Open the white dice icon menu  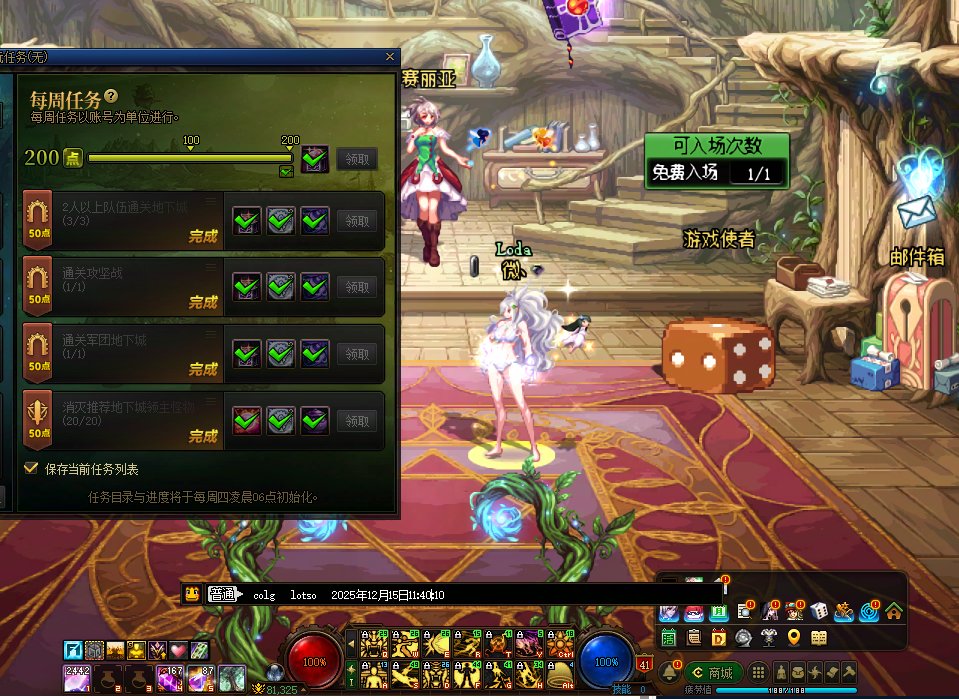tap(818, 610)
